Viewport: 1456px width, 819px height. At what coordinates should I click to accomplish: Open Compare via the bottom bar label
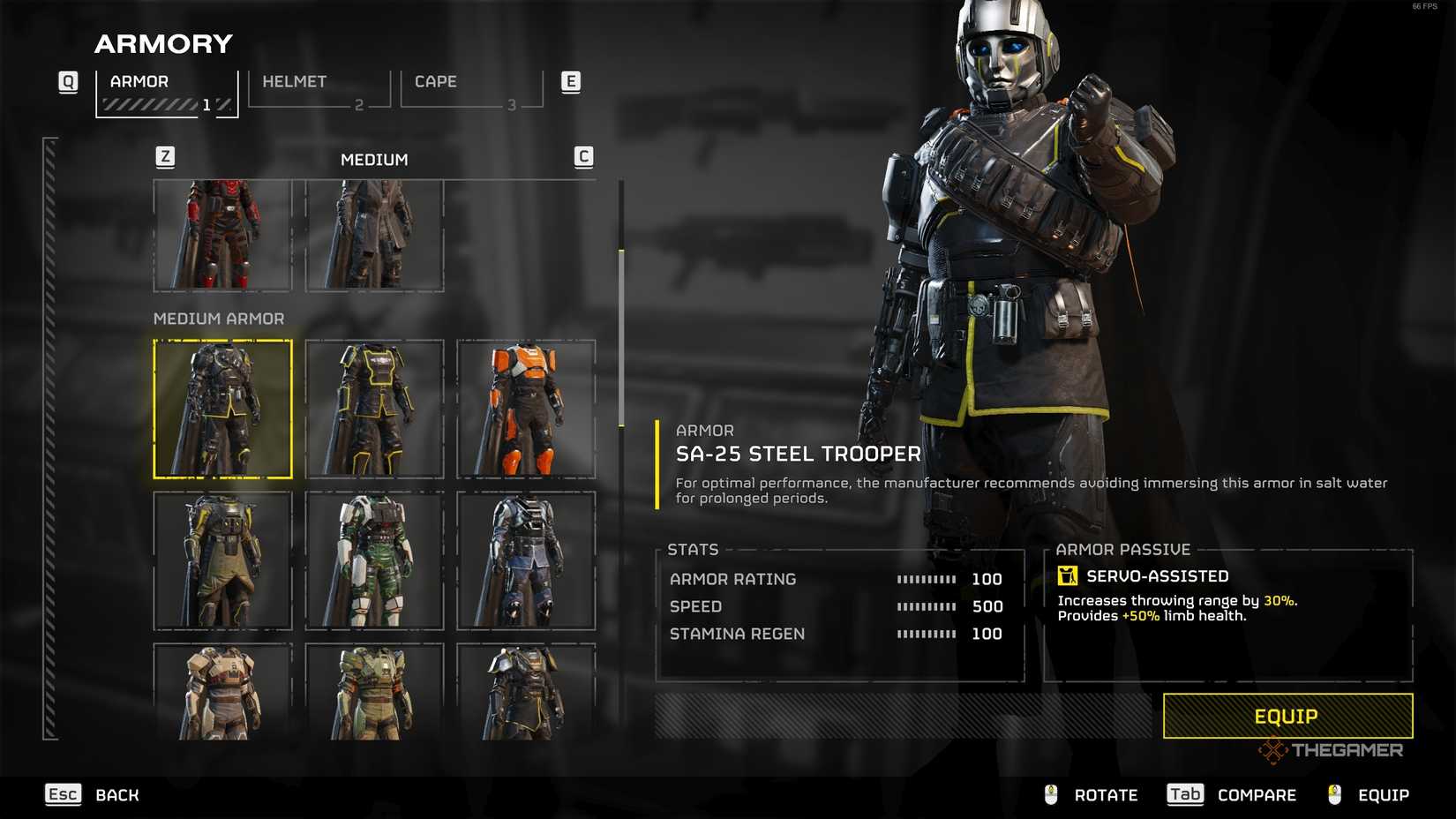(x=1256, y=794)
